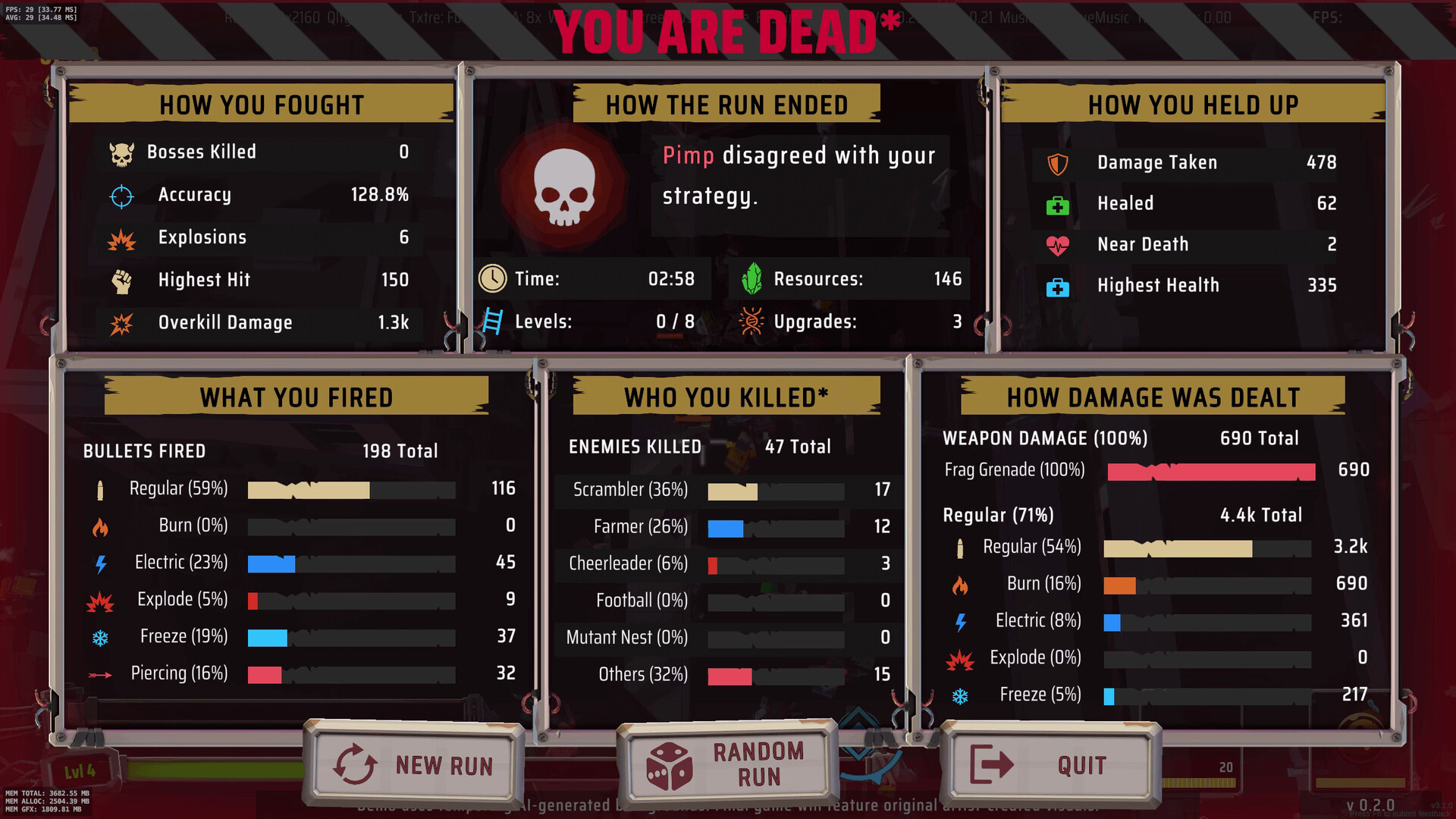
Task: Click the explosion icon beside Explosions stat
Action: tap(121, 237)
